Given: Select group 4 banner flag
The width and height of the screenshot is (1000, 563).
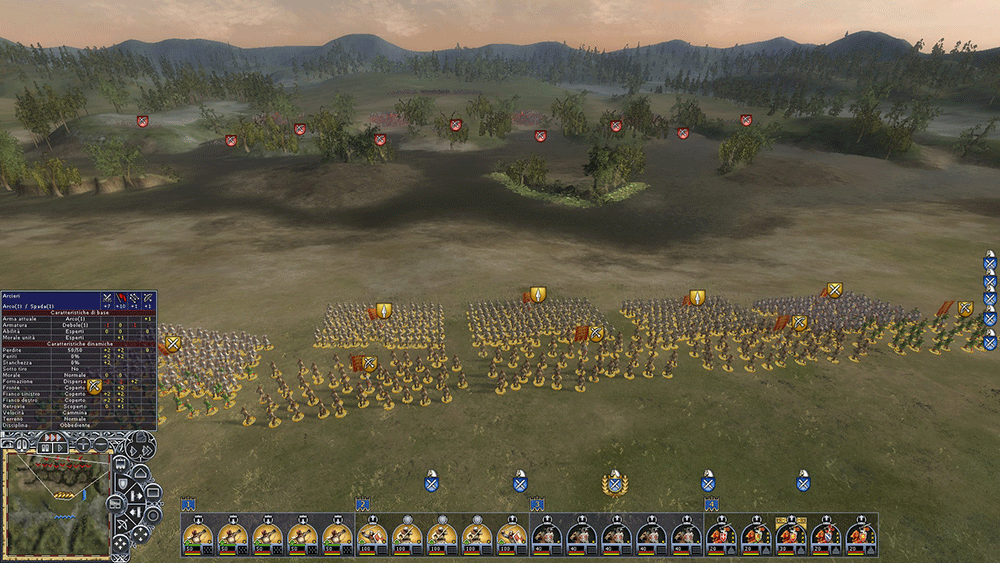Looking at the screenshot, I should pyautogui.click(x=711, y=504).
